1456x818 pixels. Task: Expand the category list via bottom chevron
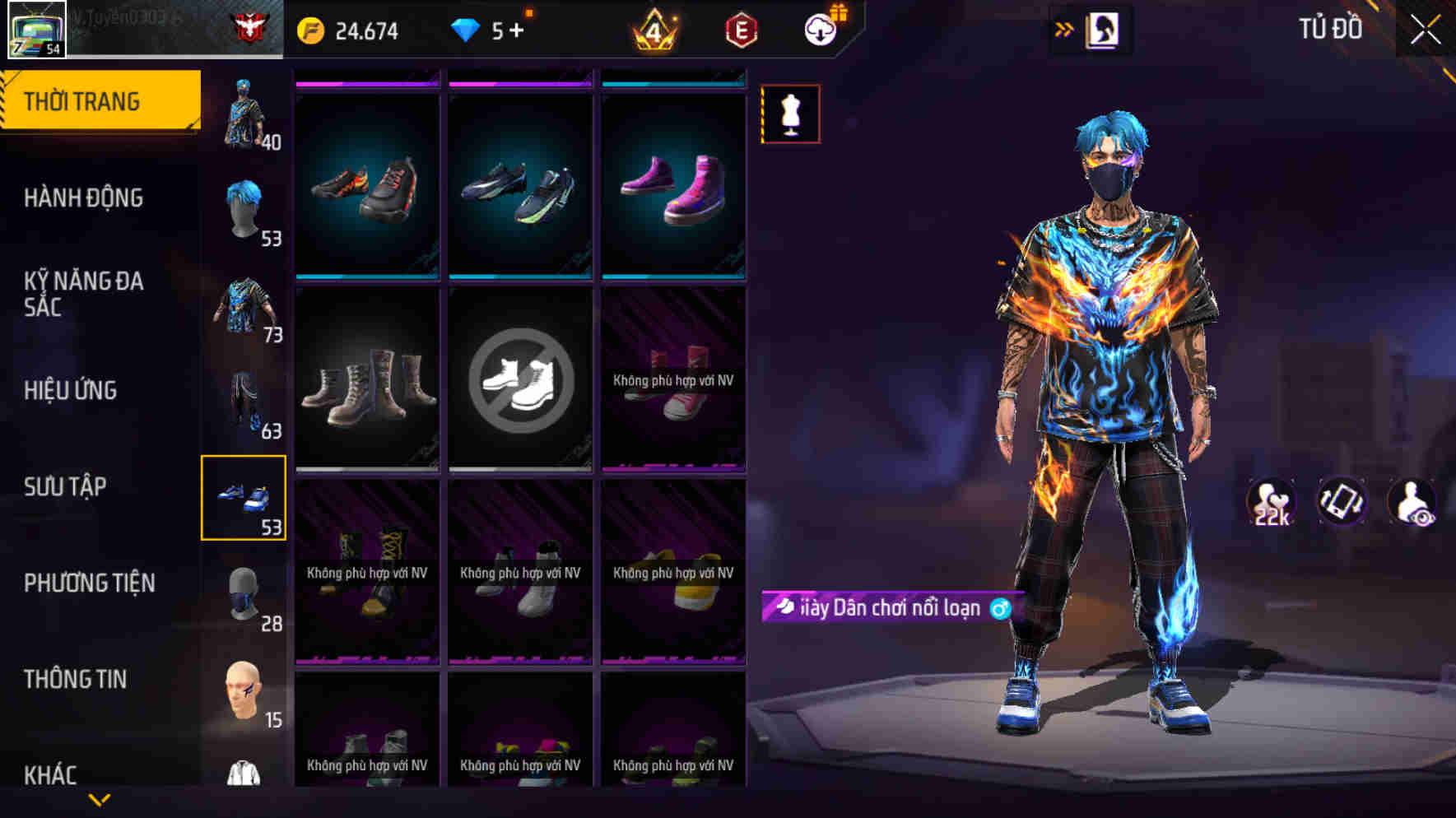click(99, 797)
